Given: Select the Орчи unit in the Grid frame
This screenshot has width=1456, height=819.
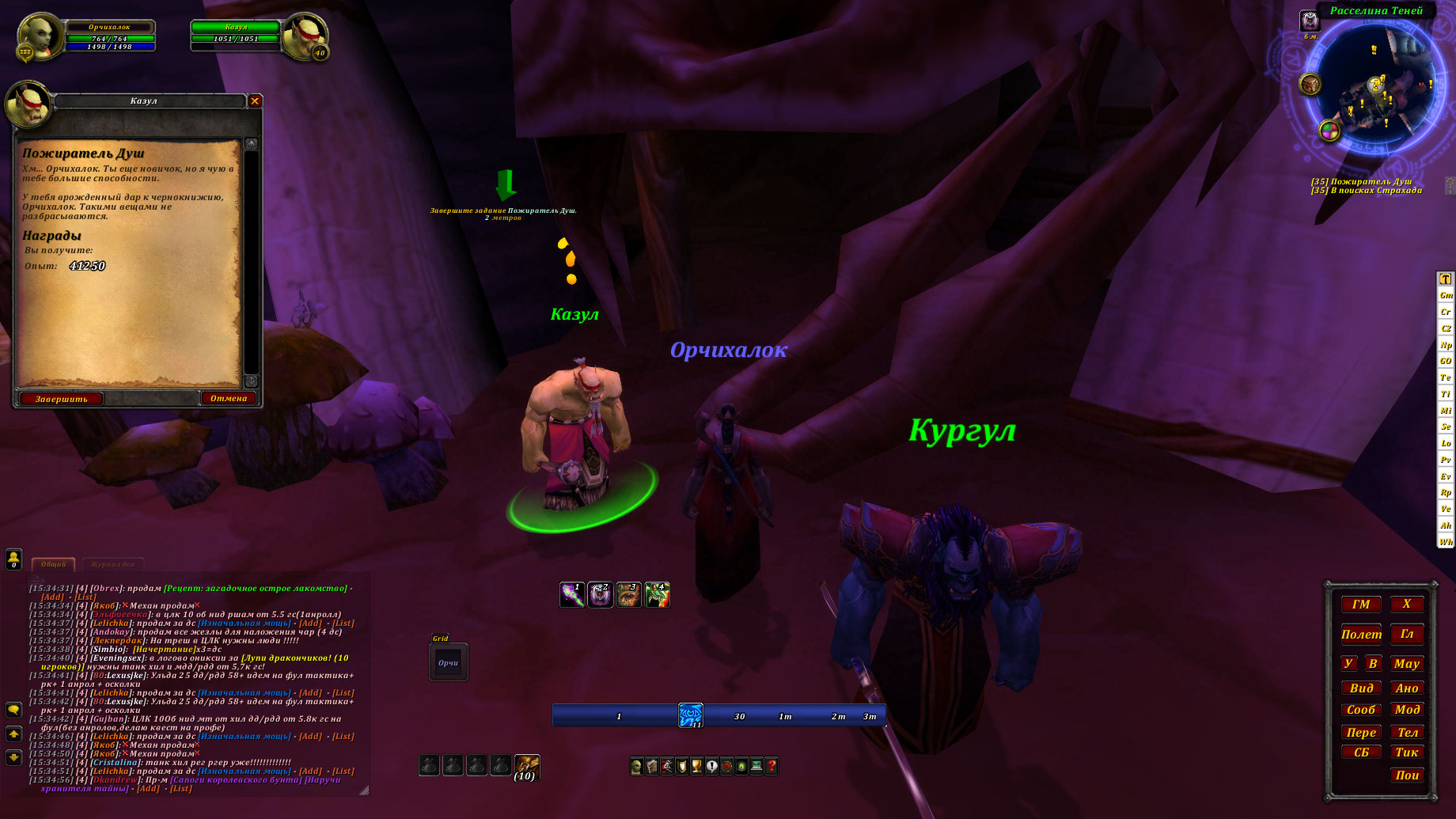Looking at the screenshot, I should coord(448,663).
